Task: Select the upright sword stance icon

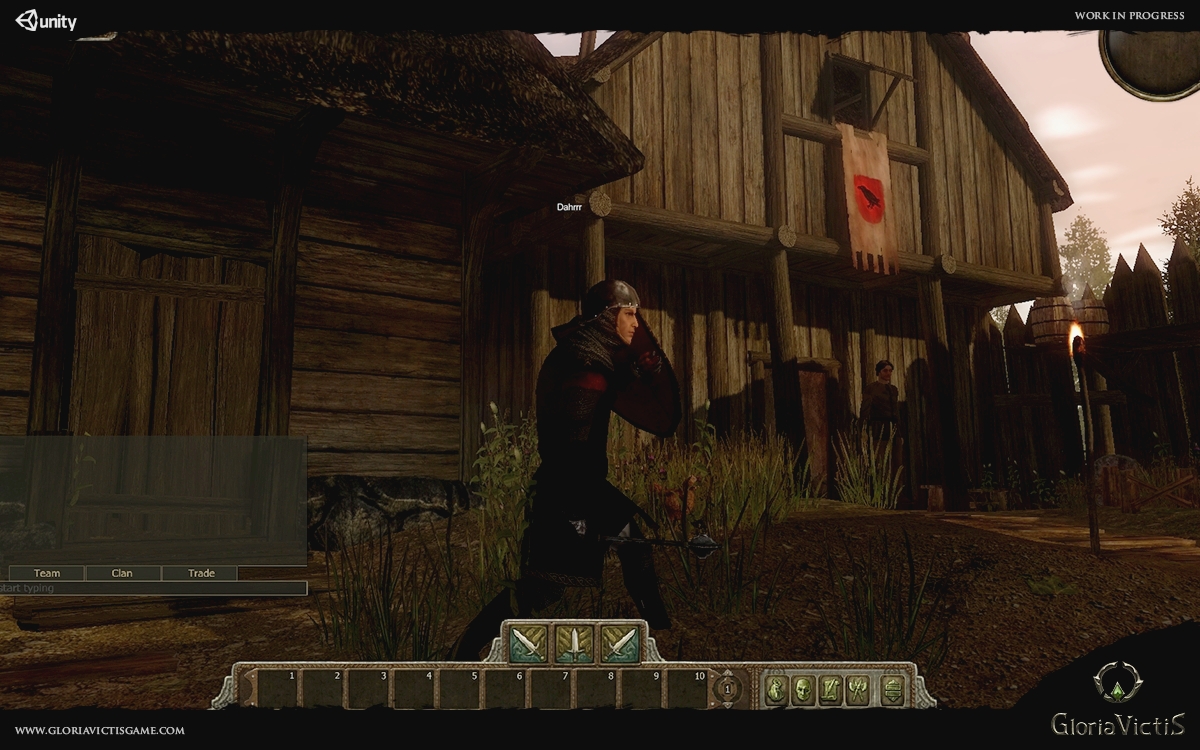Action: coord(575,643)
